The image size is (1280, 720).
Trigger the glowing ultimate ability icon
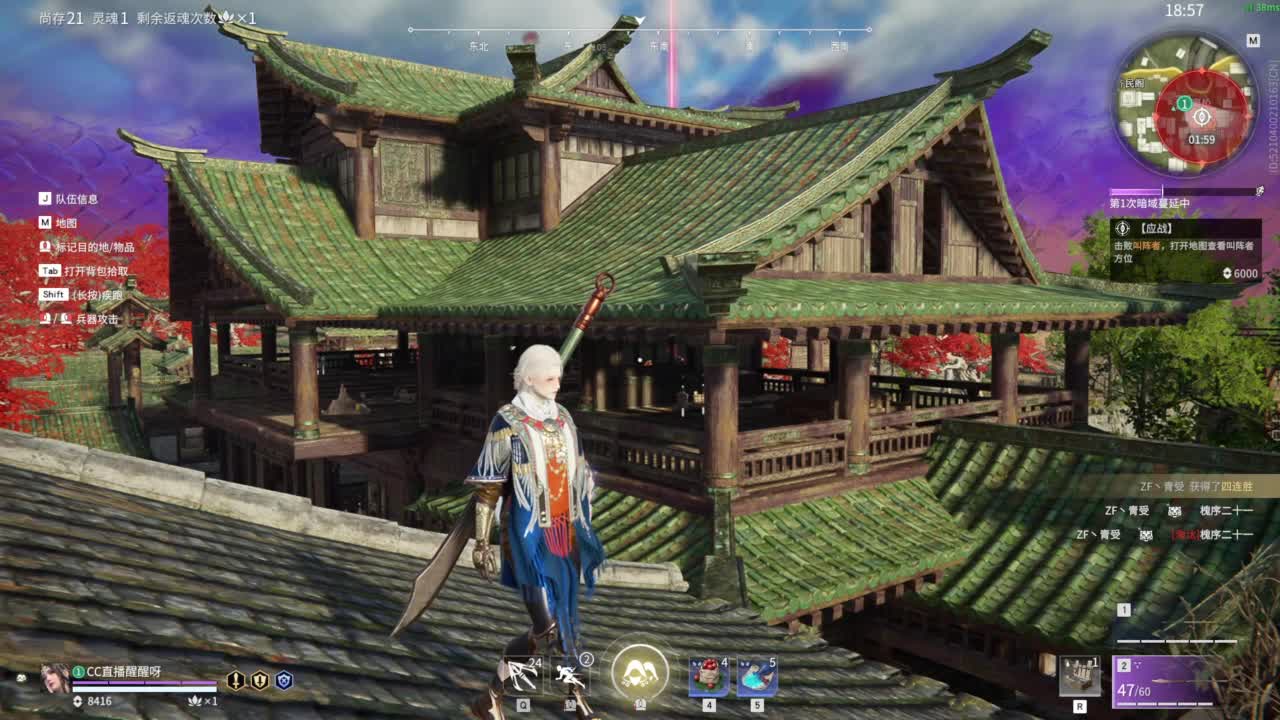(637, 674)
